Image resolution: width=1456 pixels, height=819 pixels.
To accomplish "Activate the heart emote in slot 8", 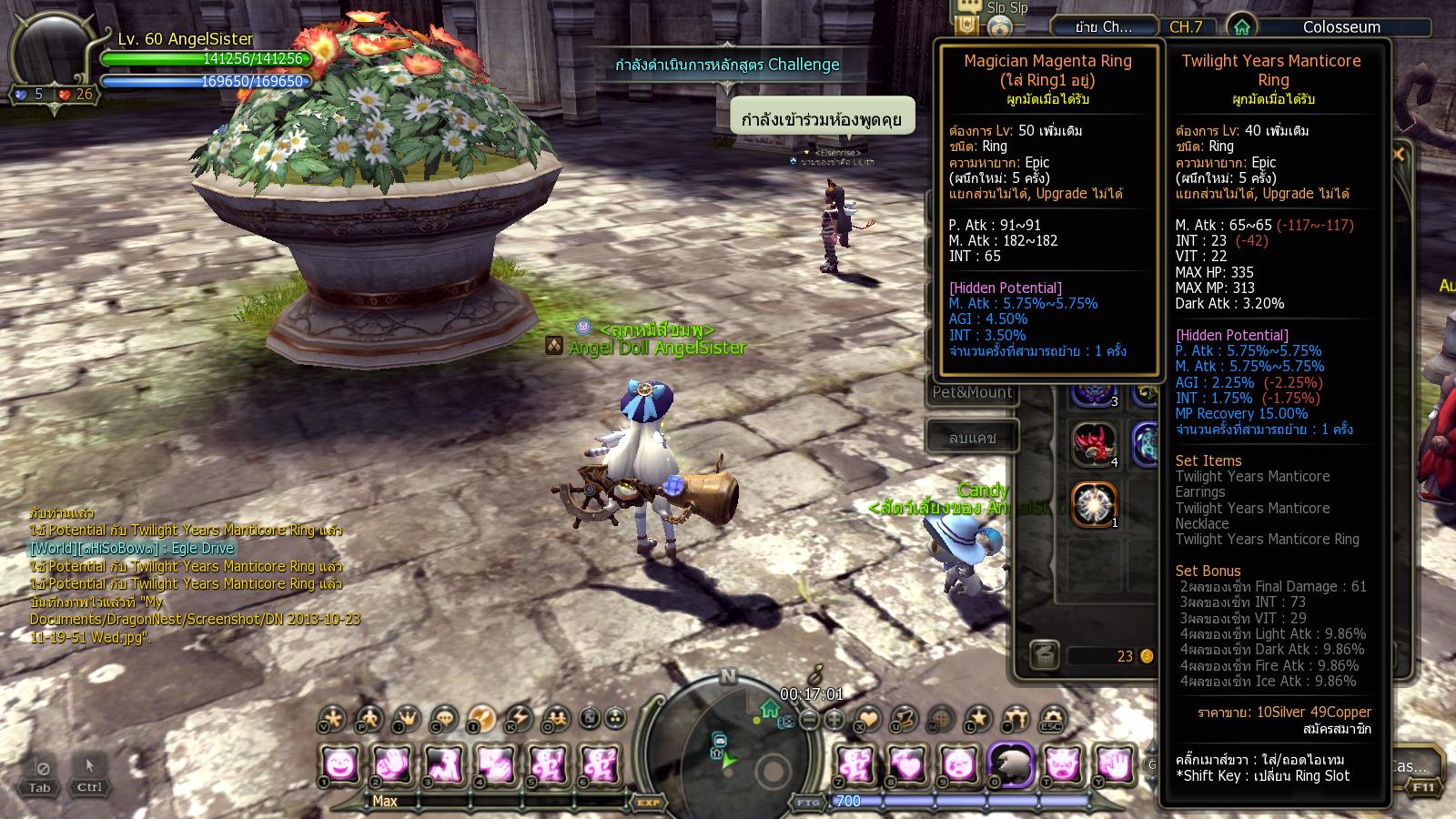I will point(907,764).
